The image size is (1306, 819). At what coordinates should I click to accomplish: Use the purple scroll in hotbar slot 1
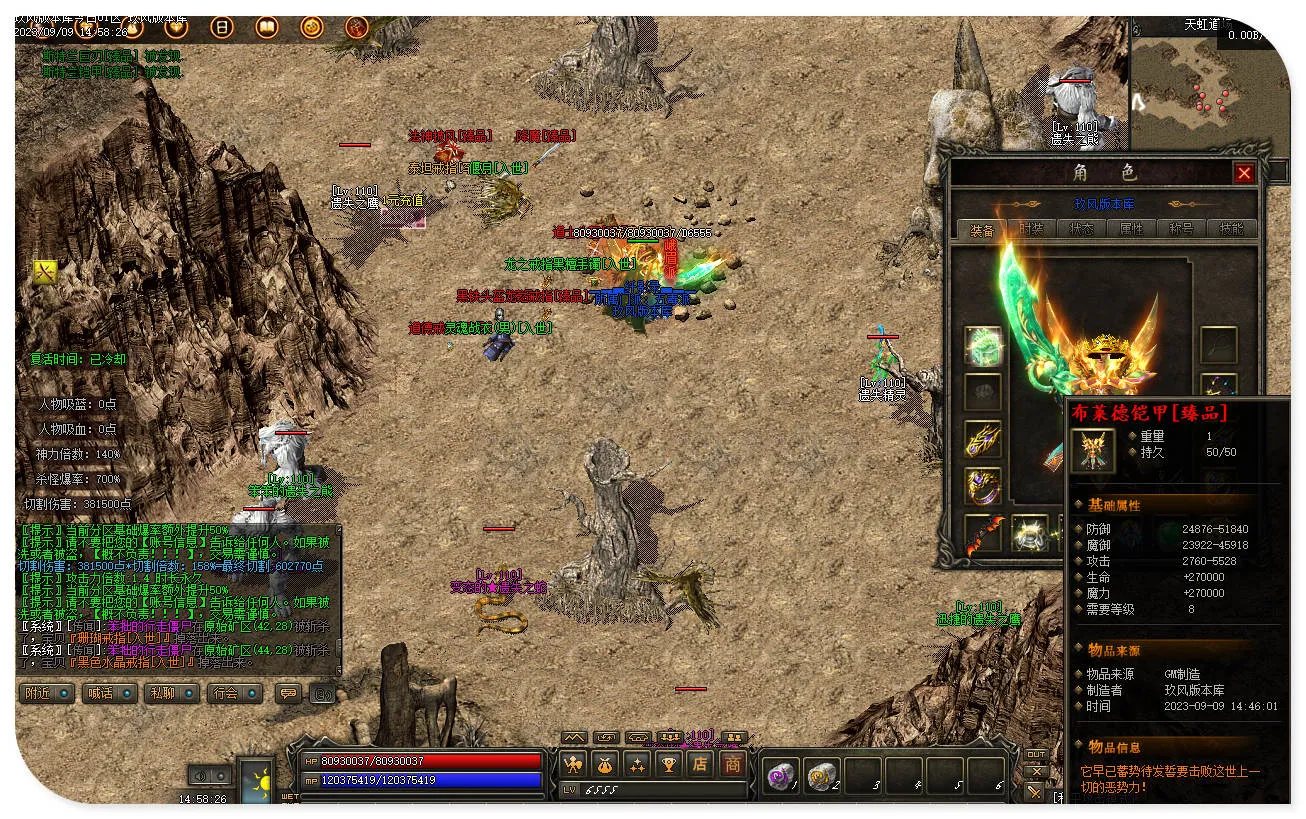[x=780, y=775]
